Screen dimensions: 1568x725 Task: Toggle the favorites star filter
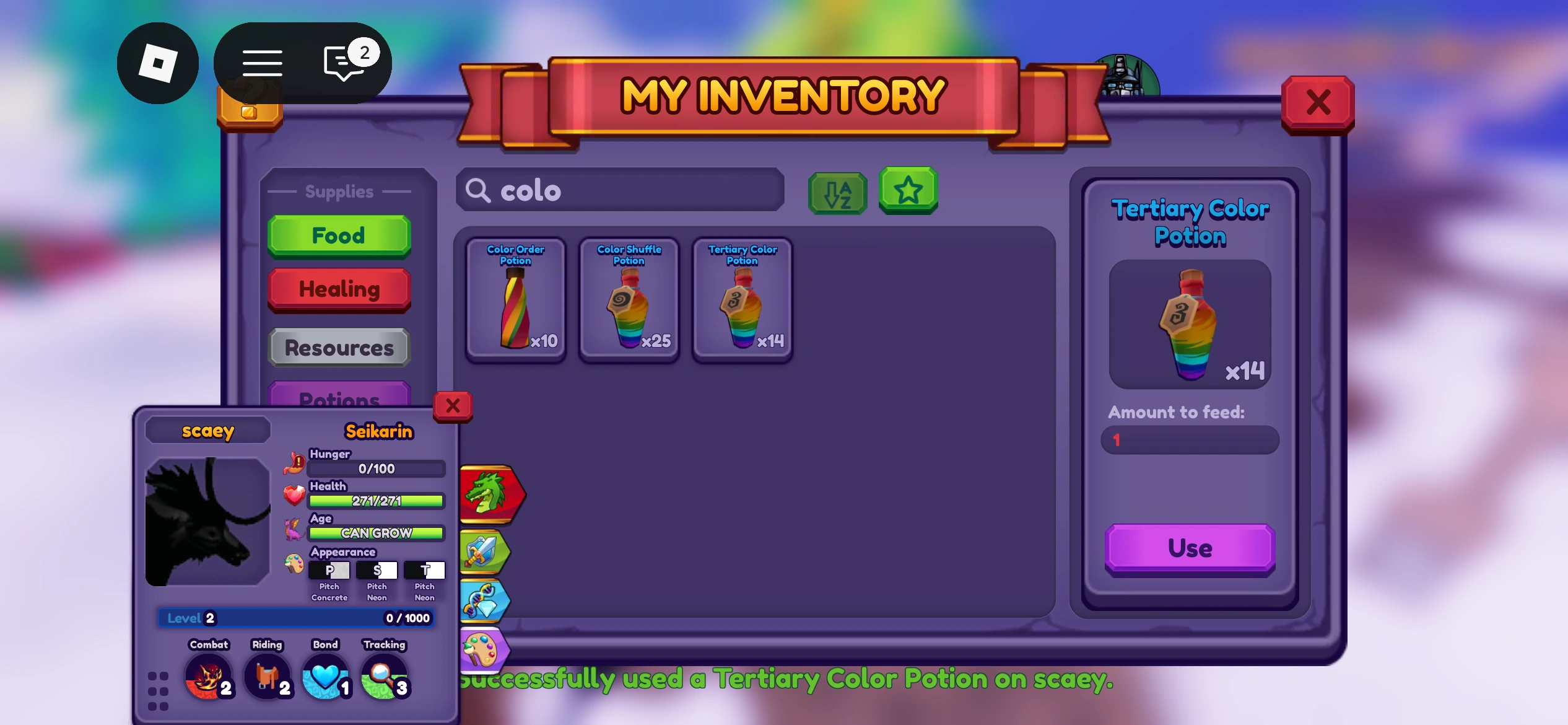point(908,192)
